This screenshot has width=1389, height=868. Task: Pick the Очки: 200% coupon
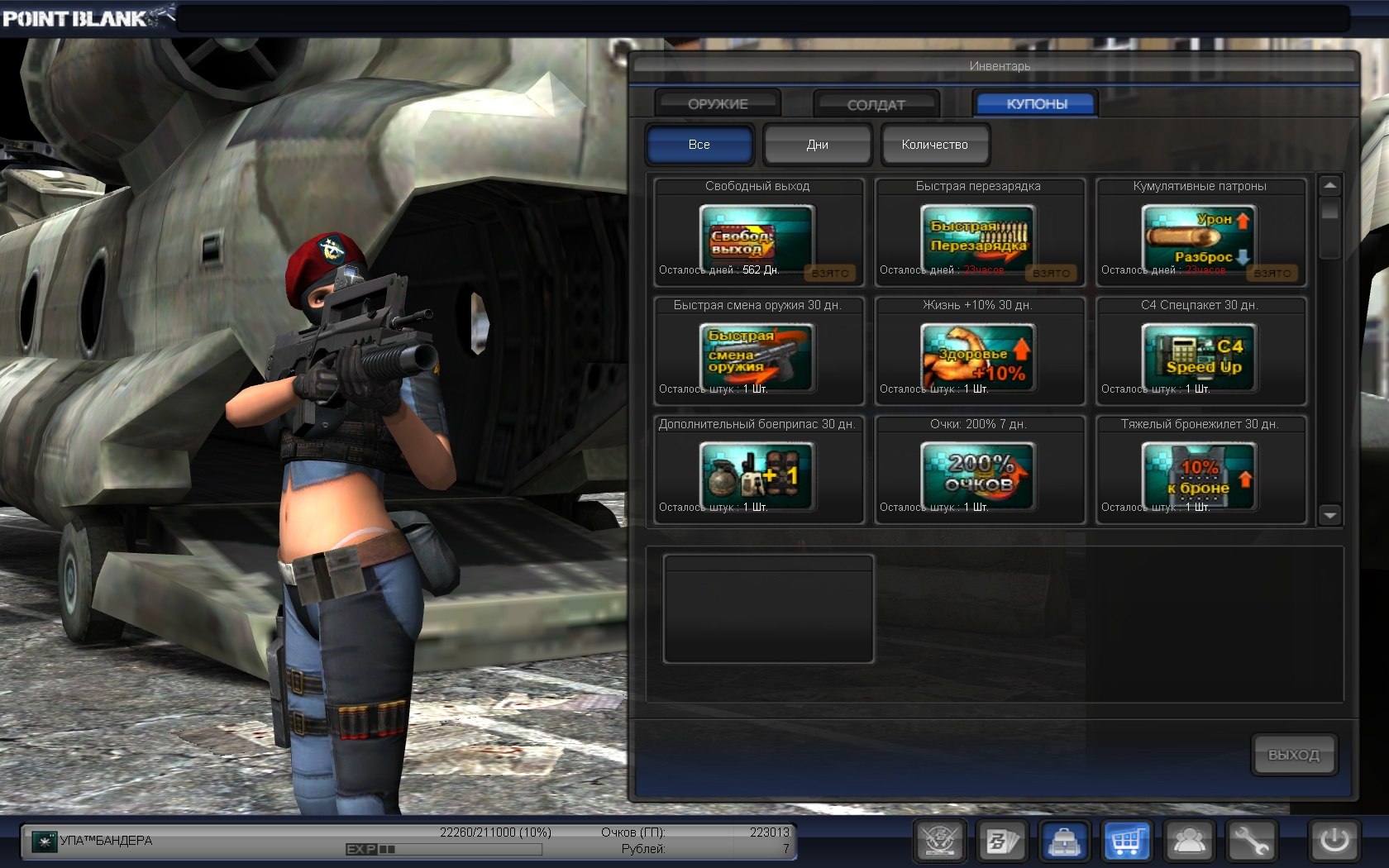(x=979, y=476)
